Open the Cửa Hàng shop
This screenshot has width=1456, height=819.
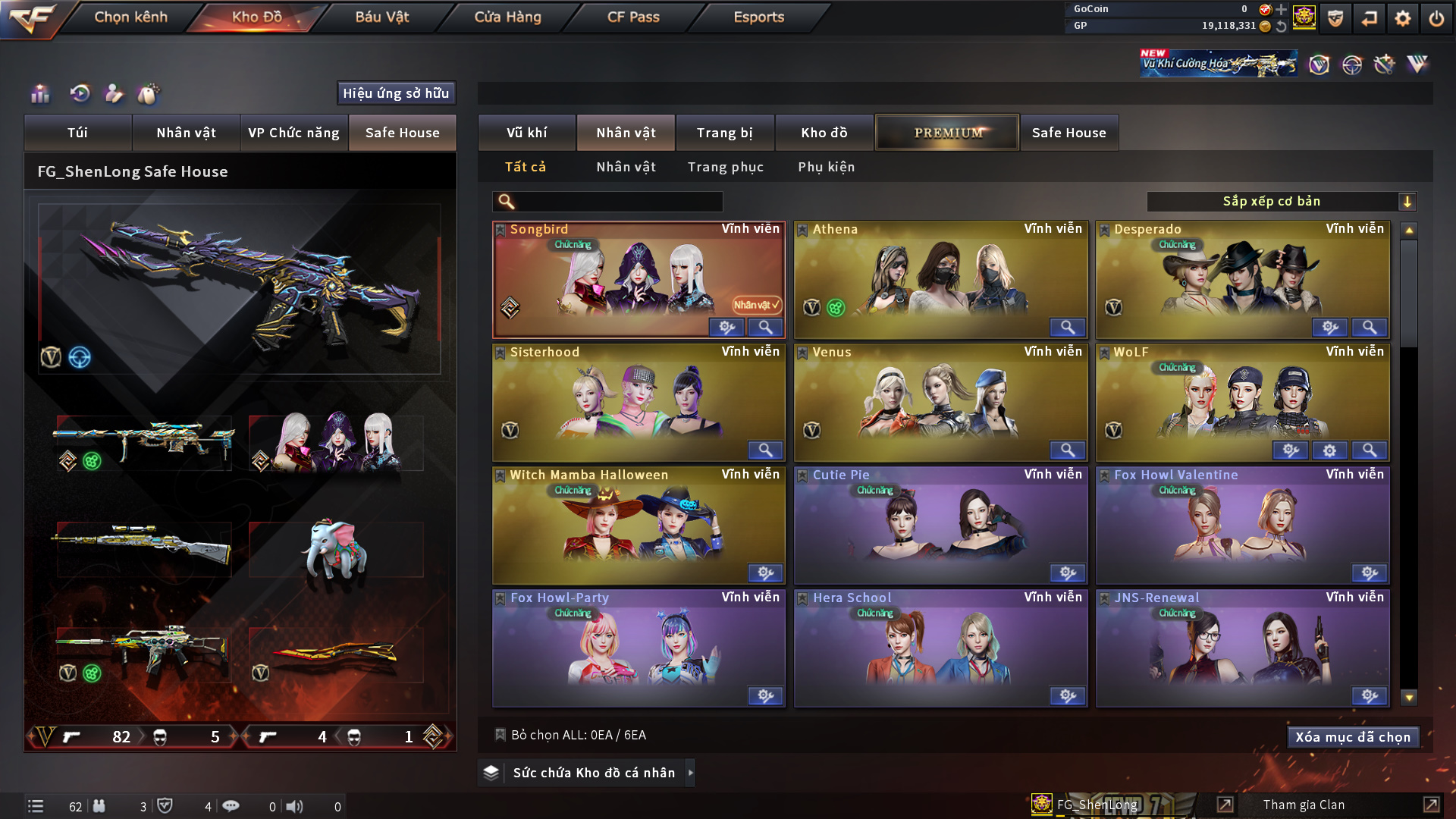(507, 17)
